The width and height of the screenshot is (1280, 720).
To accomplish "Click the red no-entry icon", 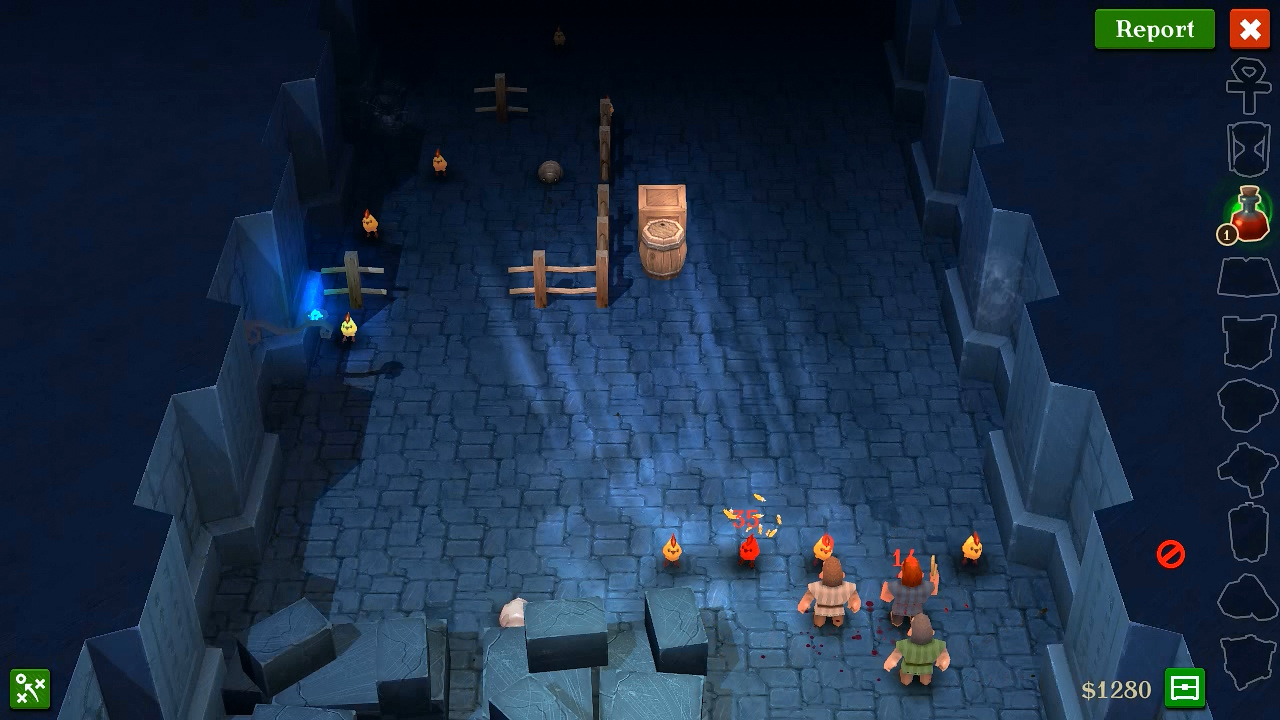I will tap(1170, 555).
